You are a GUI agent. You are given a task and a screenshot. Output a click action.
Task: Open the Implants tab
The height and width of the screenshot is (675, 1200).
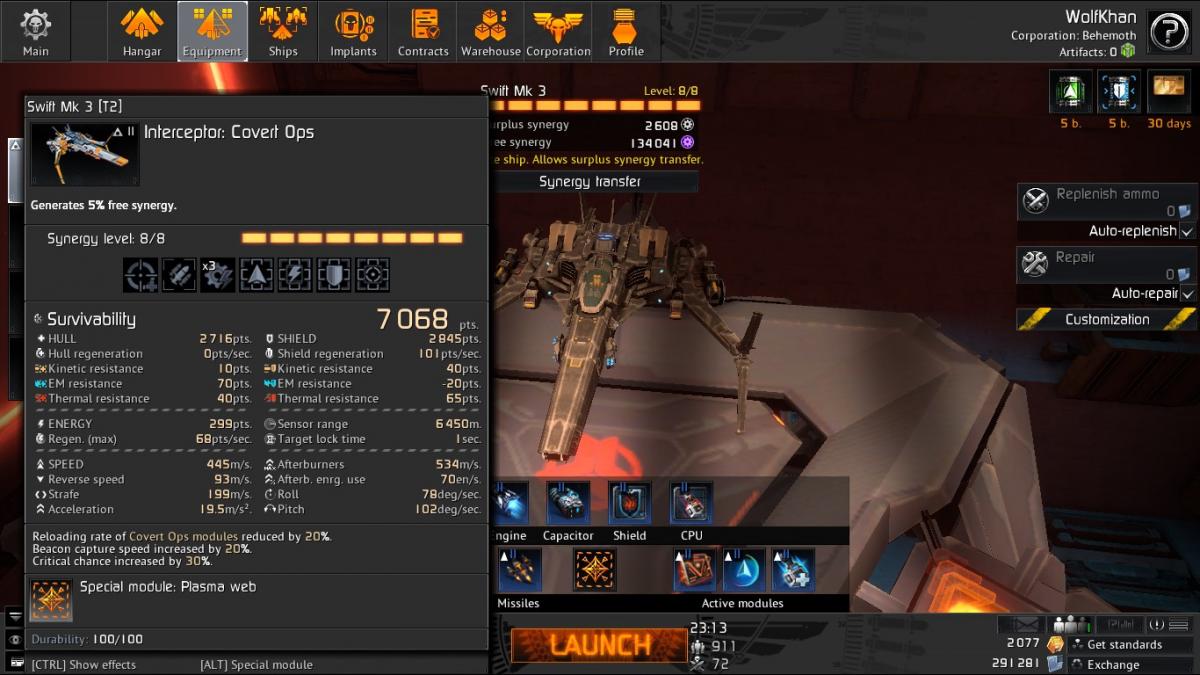(x=353, y=31)
